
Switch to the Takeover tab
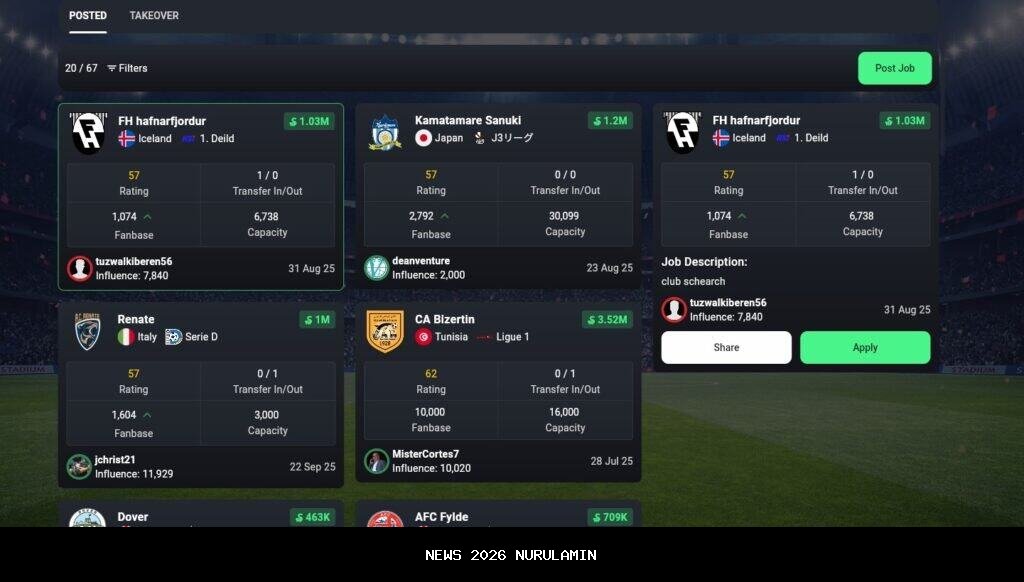154,16
